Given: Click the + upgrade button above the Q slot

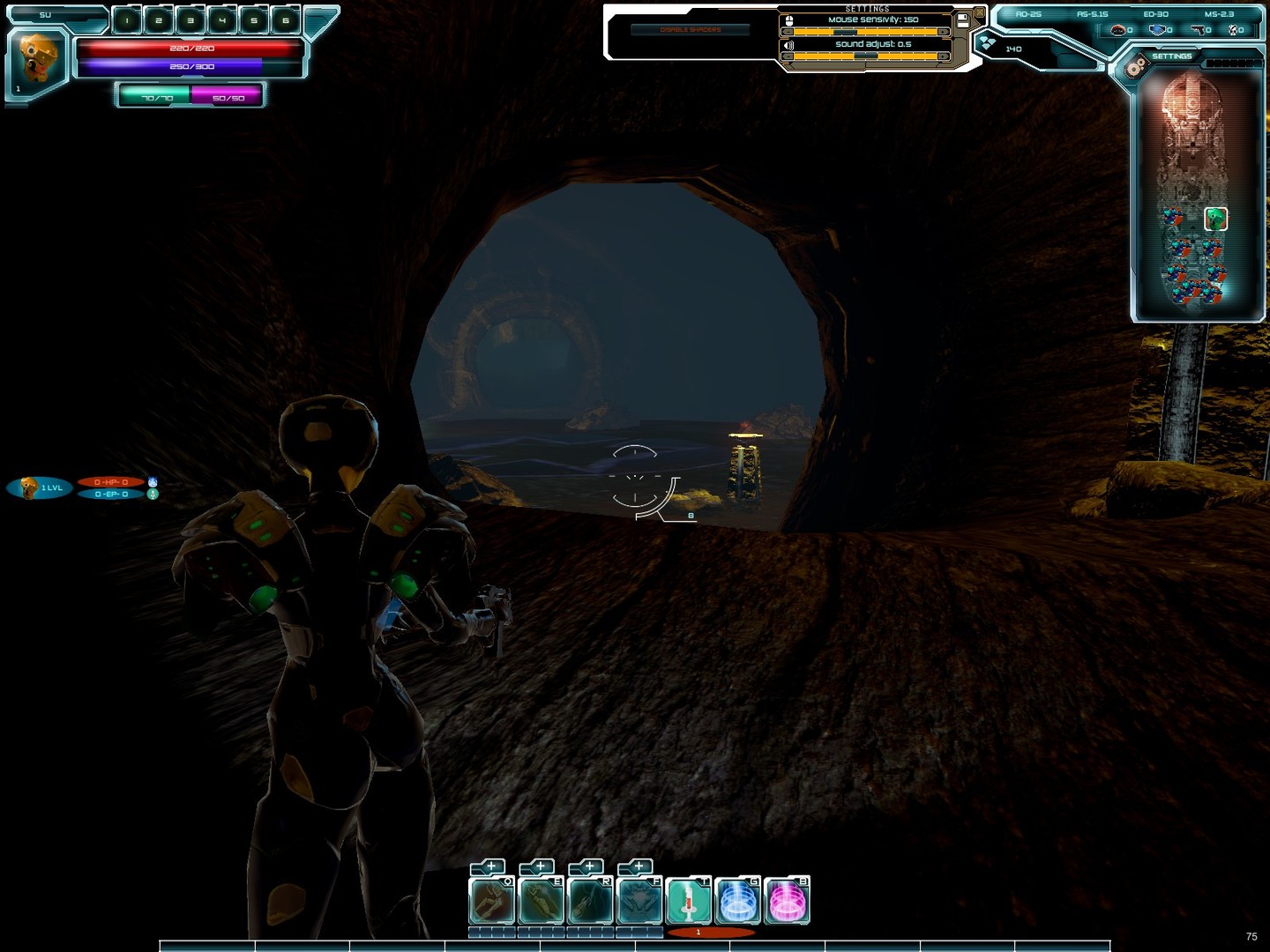Looking at the screenshot, I should click(x=490, y=866).
